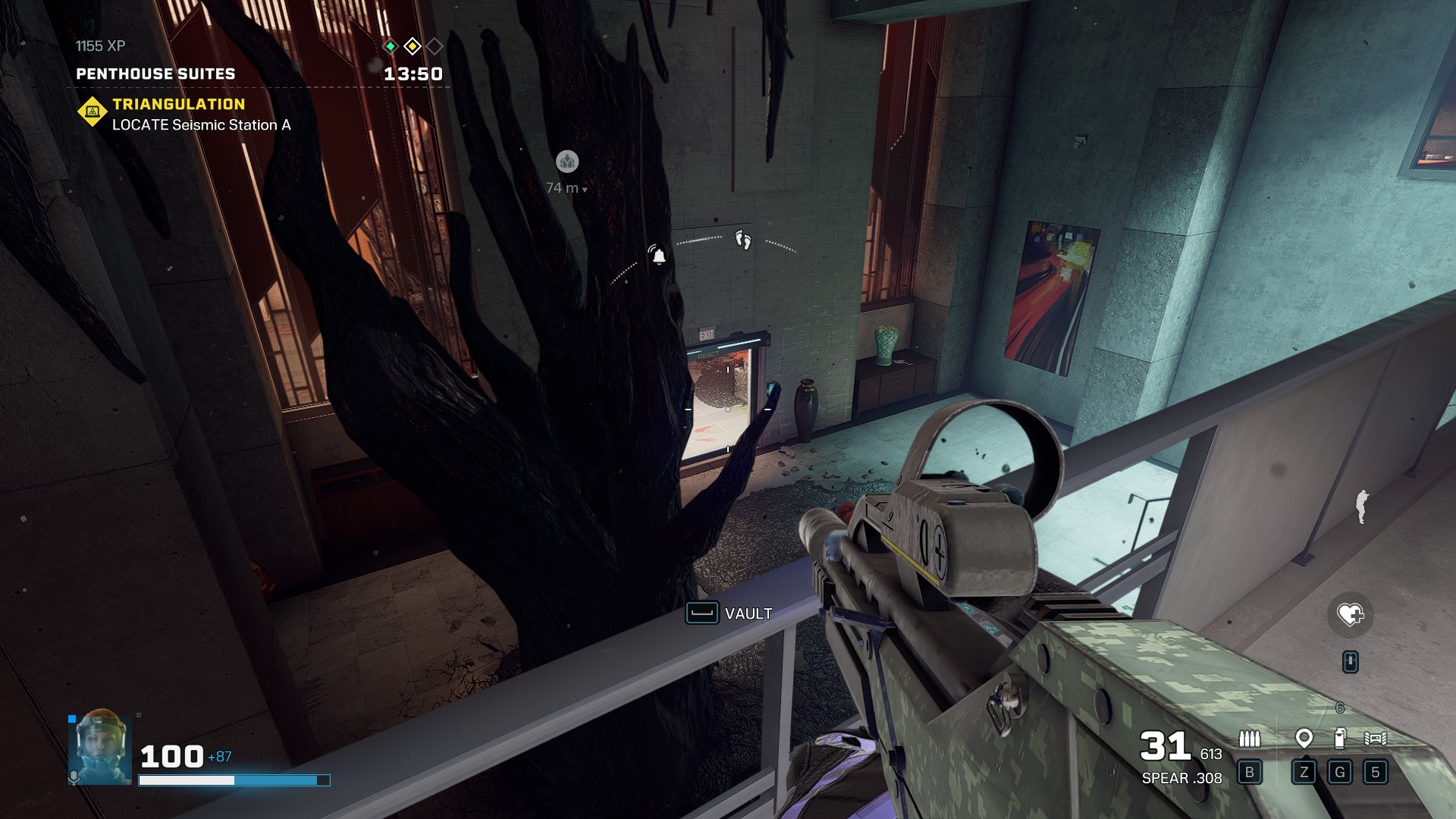Select the recon drone icon
The image size is (1456, 819).
tap(1376, 738)
